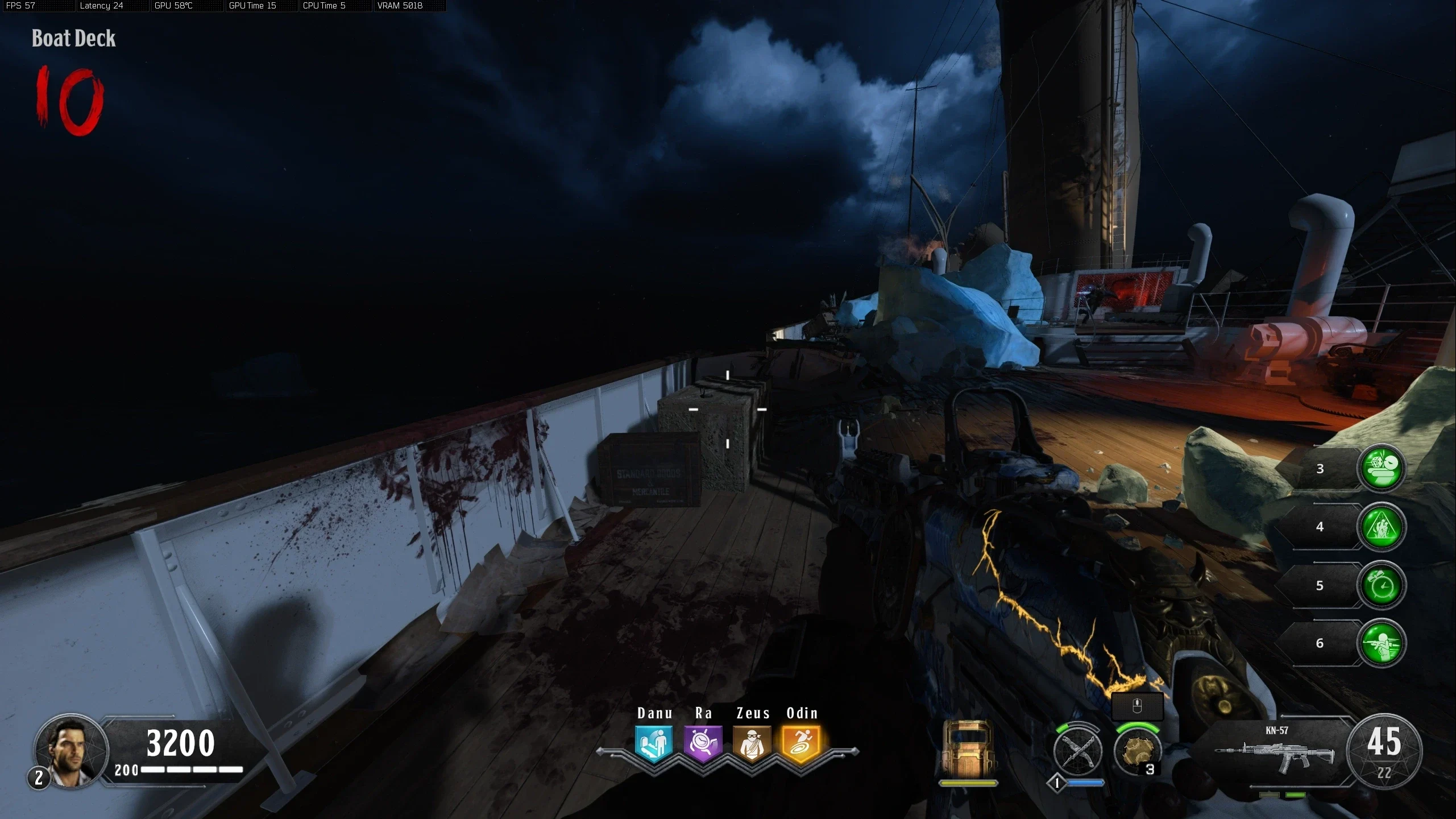The image size is (1456, 819).
Task: Choose the glowing orange Odin perk
Action: click(x=801, y=743)
